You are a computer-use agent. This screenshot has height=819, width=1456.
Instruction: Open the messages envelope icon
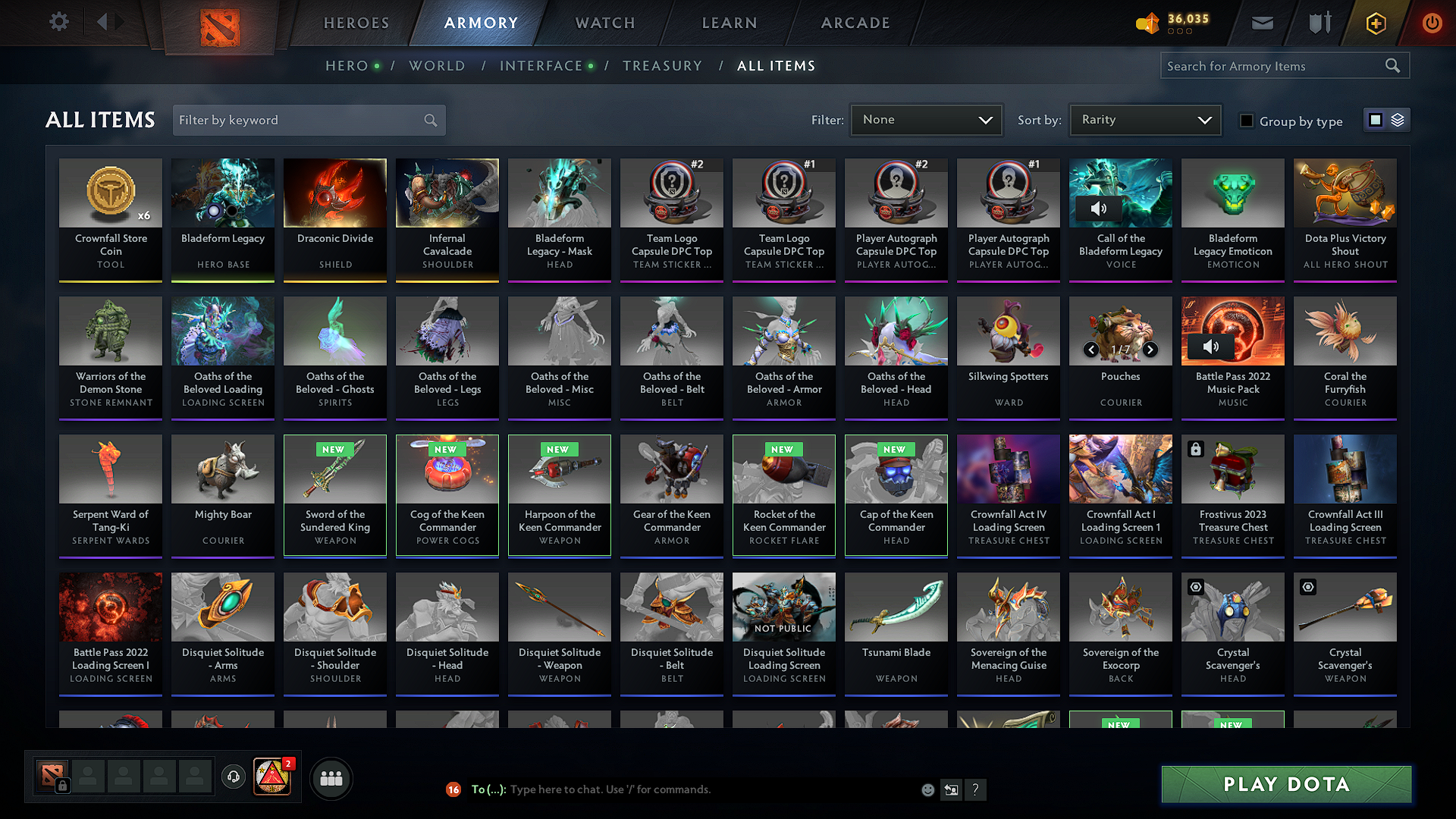click(x=1262, y=23)
